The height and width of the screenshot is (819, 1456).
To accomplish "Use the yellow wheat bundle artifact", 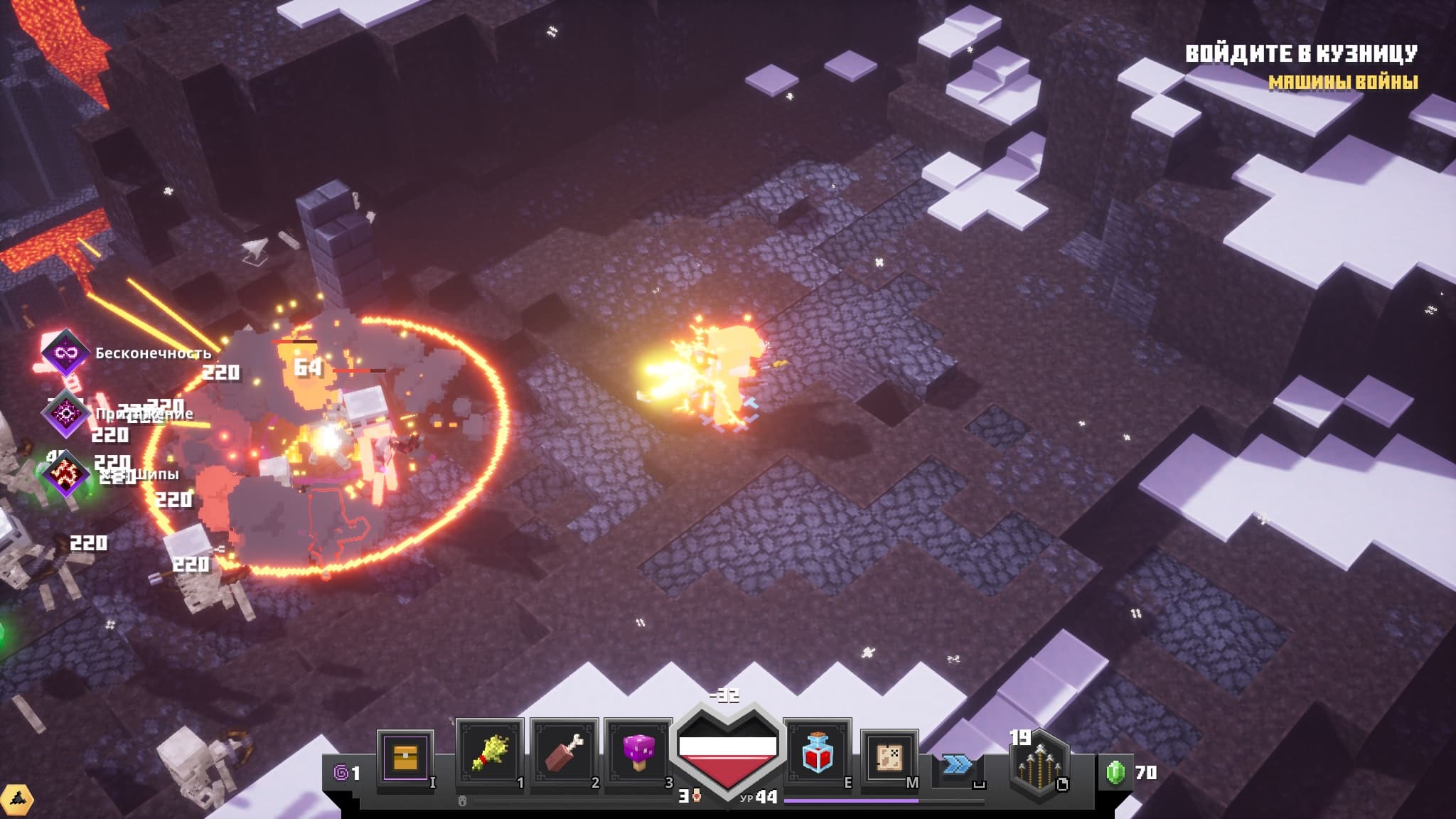I will (490, 754).
